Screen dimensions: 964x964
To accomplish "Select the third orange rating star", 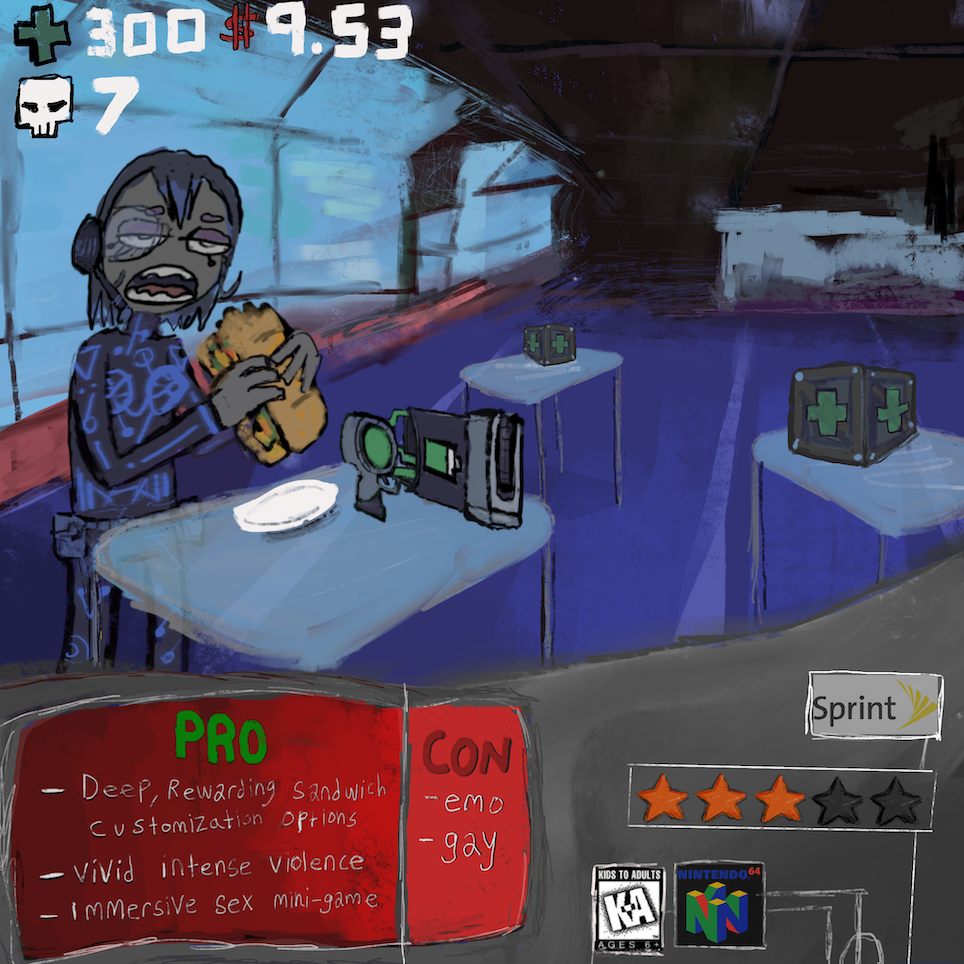I will [x=780, y=800].
